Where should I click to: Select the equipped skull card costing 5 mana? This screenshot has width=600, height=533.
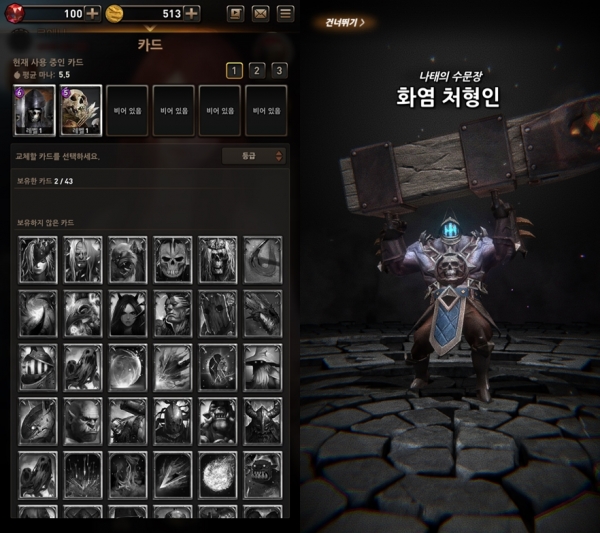point(80,109)
